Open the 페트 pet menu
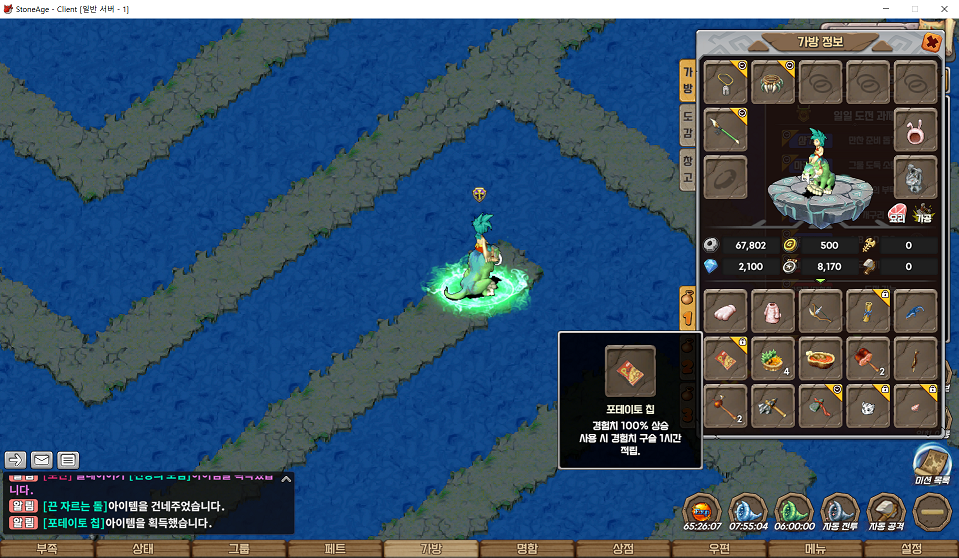959x558 pixels. [335, 549]
